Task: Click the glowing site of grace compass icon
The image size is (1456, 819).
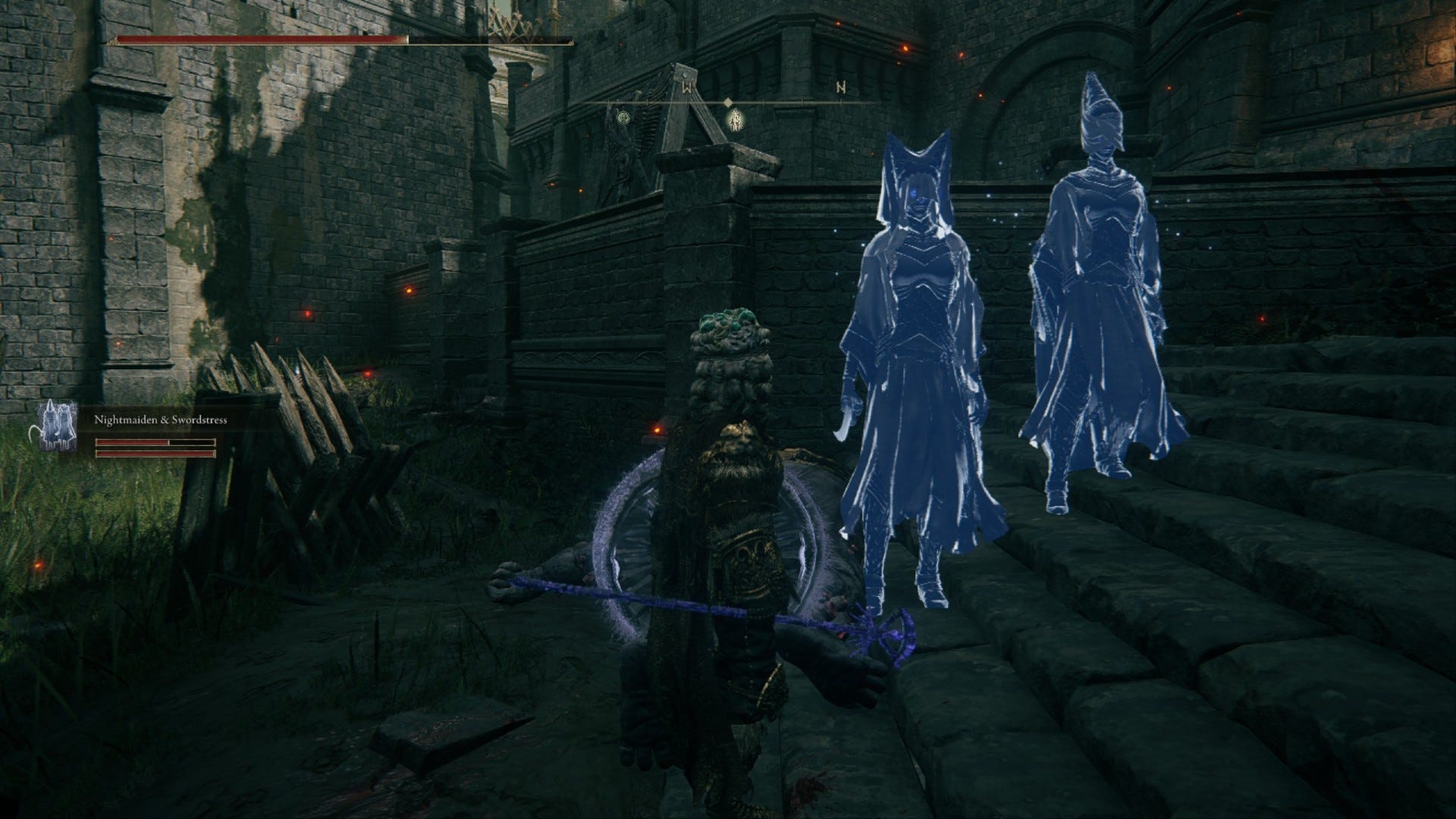Action: pos(735,121)
